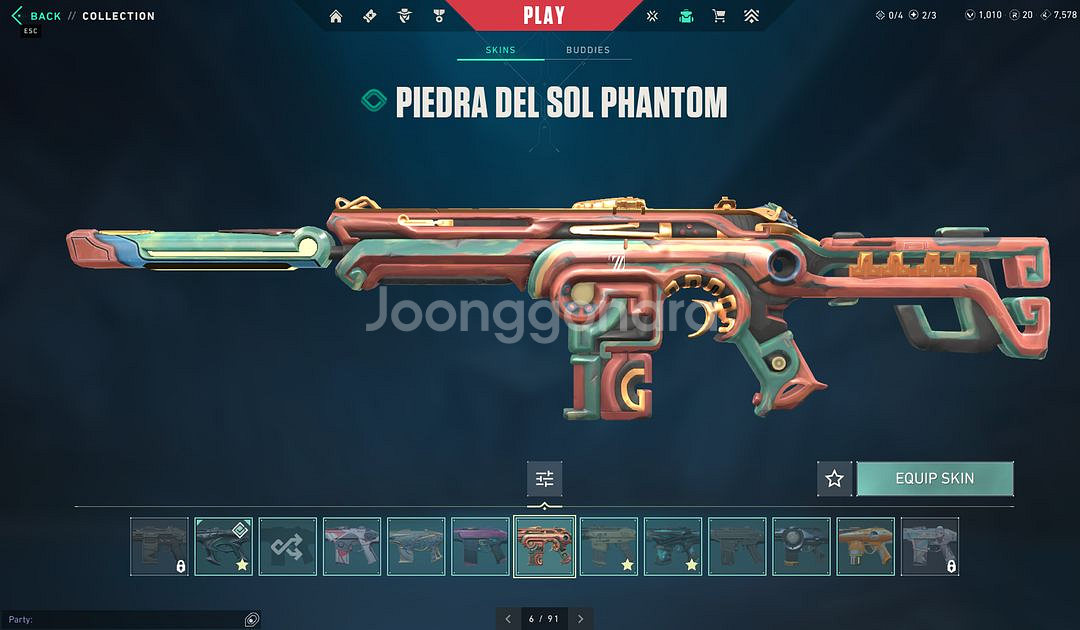Open the skin filter sliders button
This screenshot has height=630, width=1080.
(545, 479)
